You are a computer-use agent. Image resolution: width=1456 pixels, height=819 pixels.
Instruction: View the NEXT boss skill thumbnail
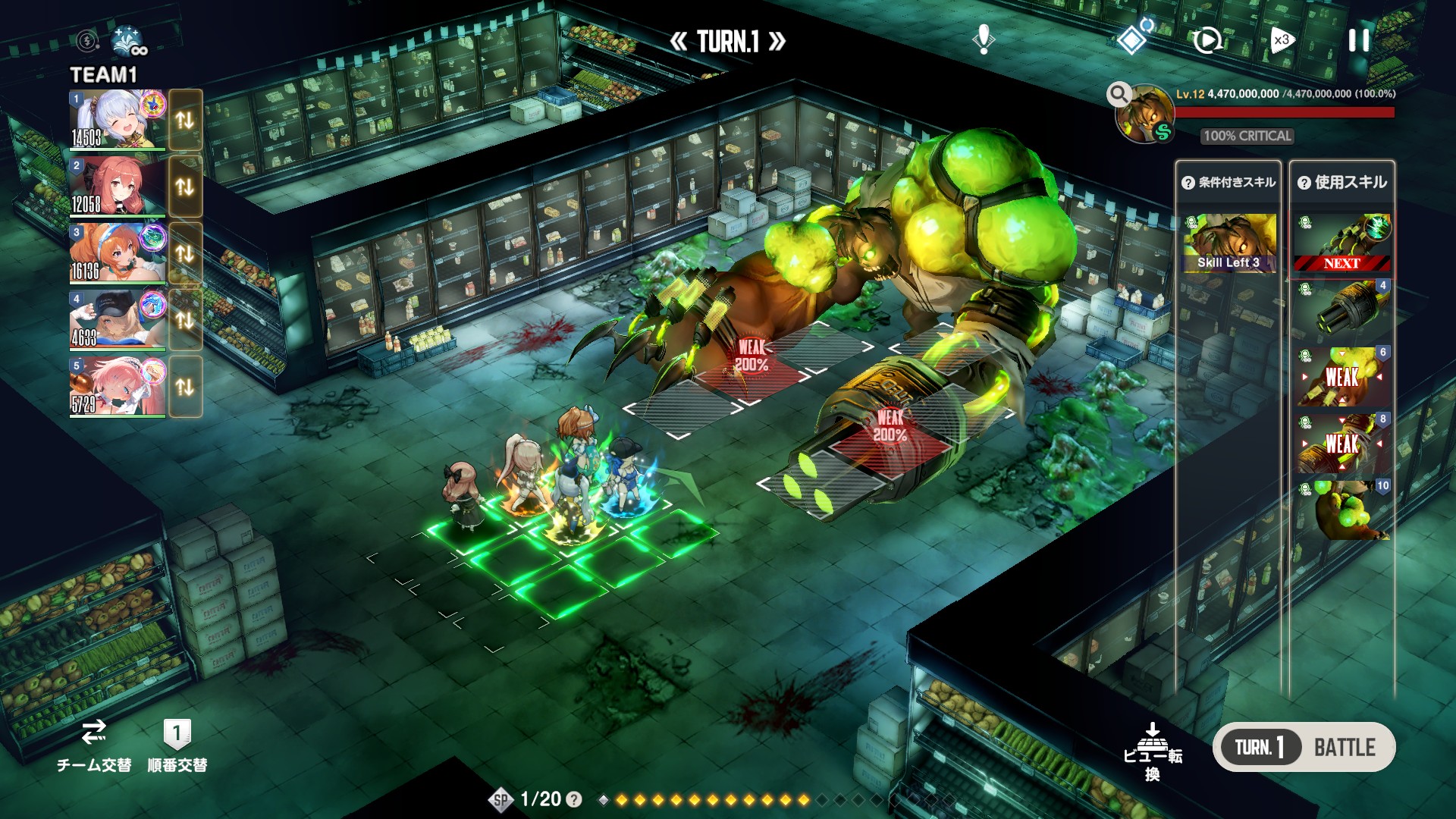click(x=1341, y=243)
